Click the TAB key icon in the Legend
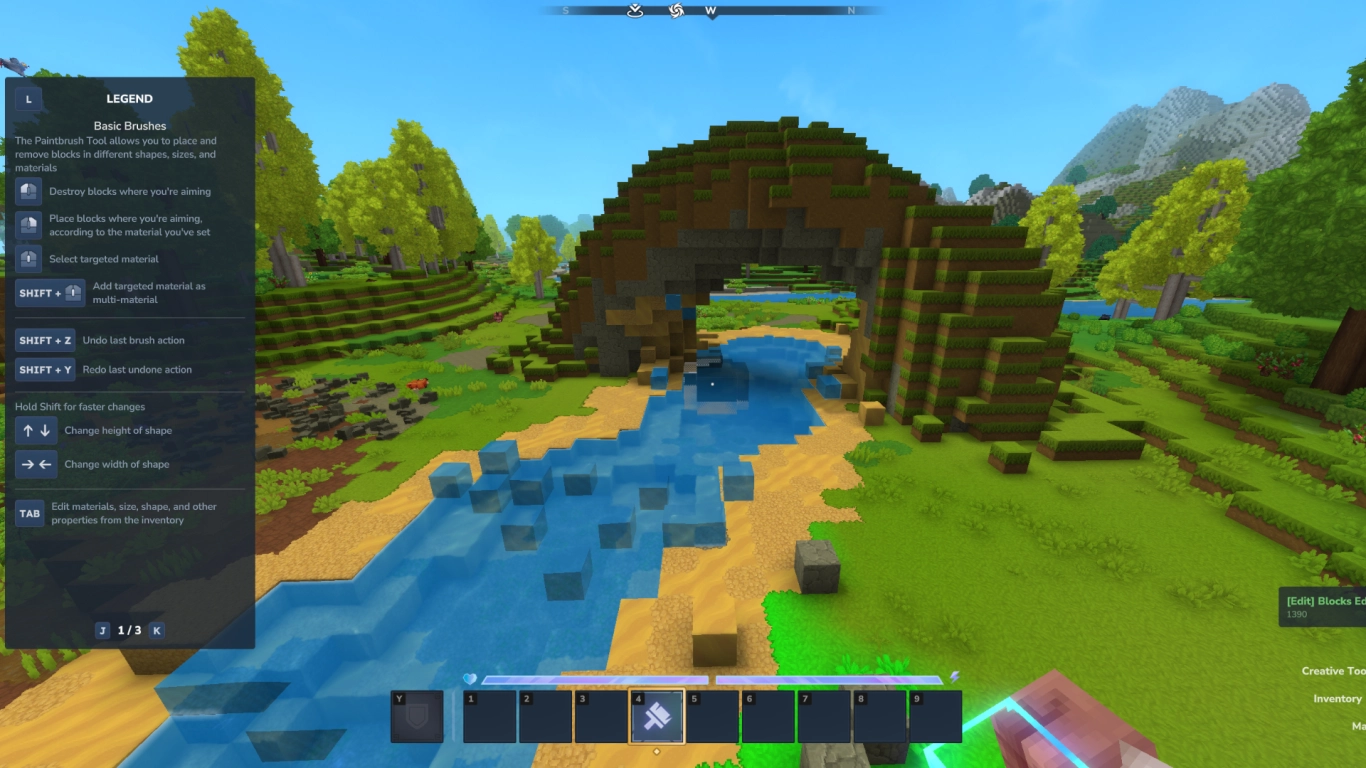 coord(28,512)
